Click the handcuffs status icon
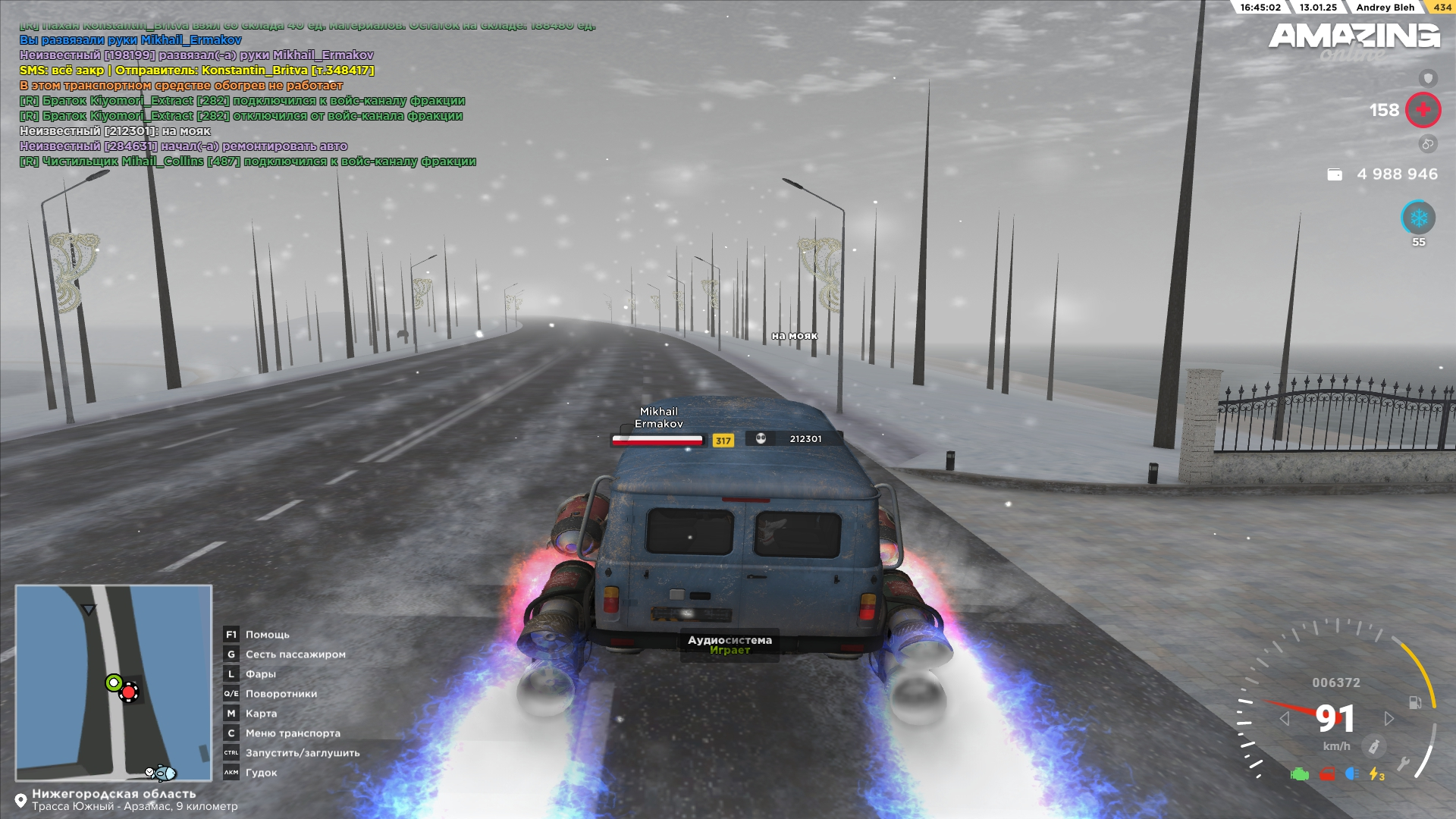The image size is (1456, 819). click(x=1428, y=143)
